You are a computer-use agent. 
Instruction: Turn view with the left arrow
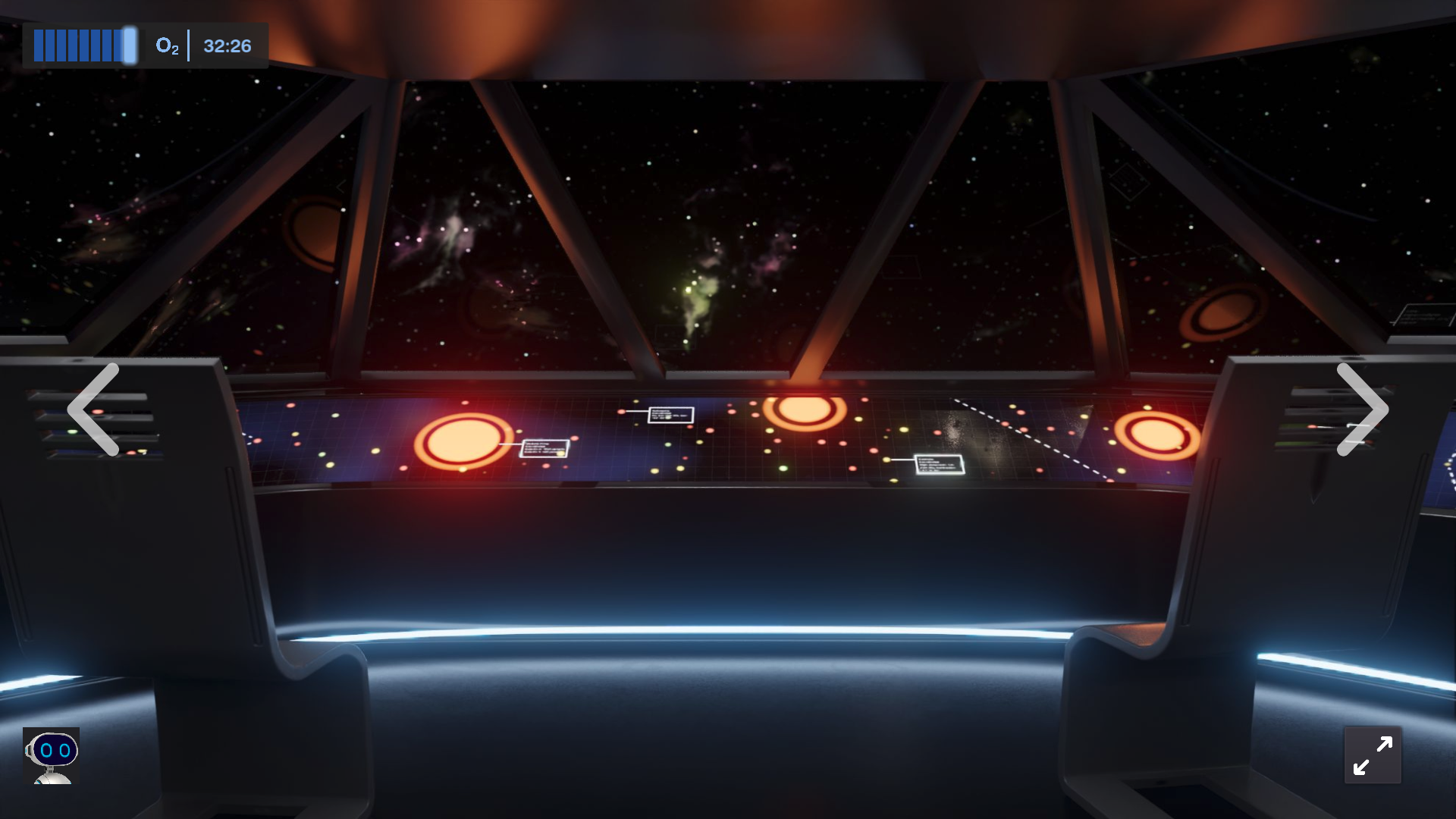(x=94, y=409)
